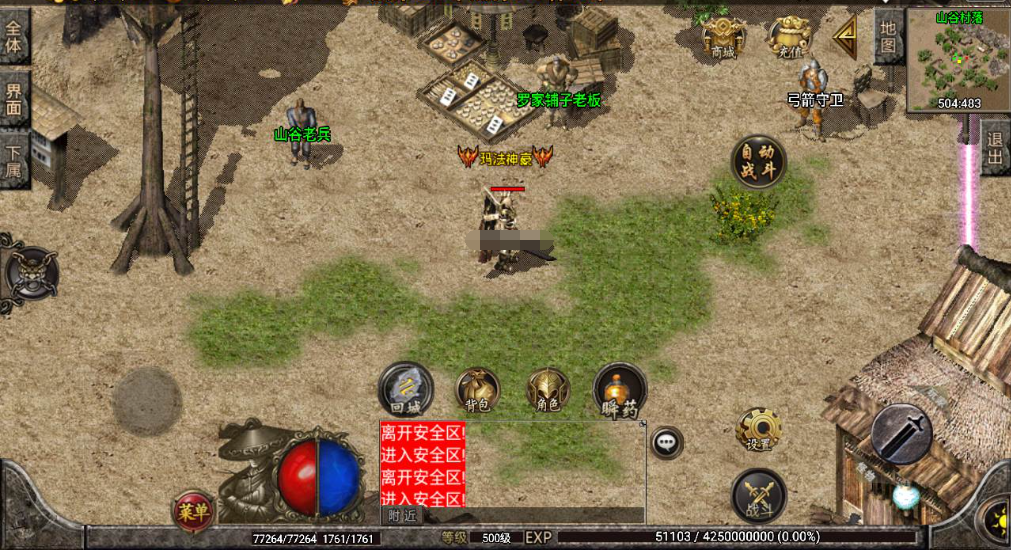The height and width of the screenshot is (550, 1011).
Task: Open the skull emblem button on left edge
Action: (x=29, y=272)
